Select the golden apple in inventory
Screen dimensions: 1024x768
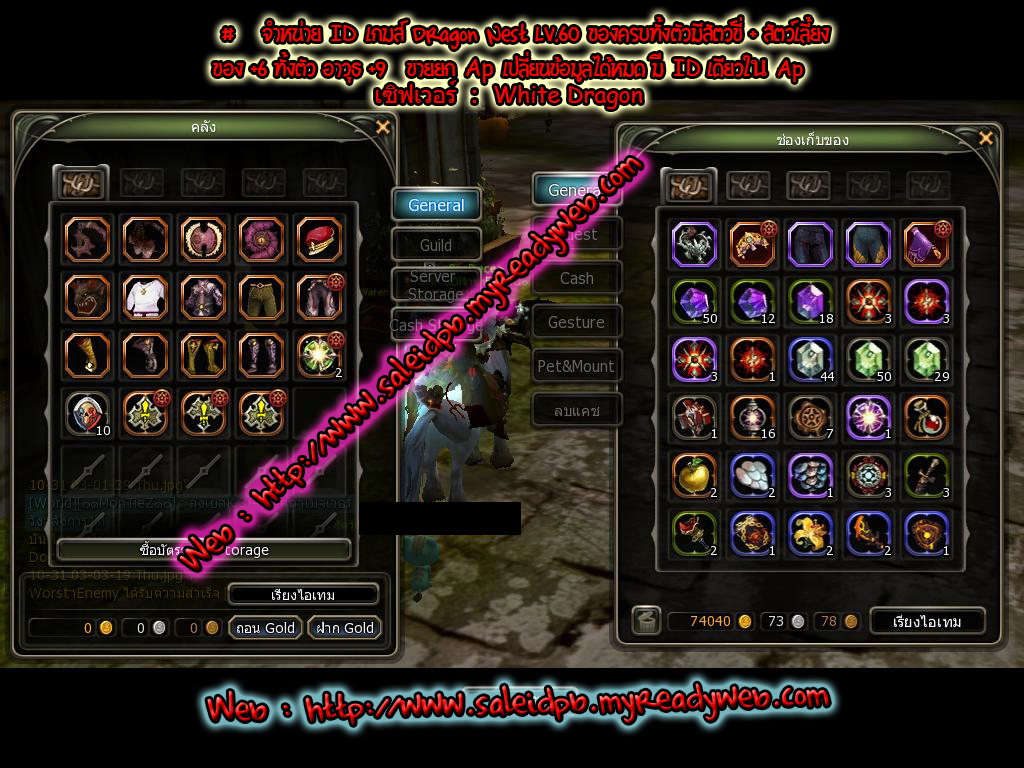[x=693, y=476]
